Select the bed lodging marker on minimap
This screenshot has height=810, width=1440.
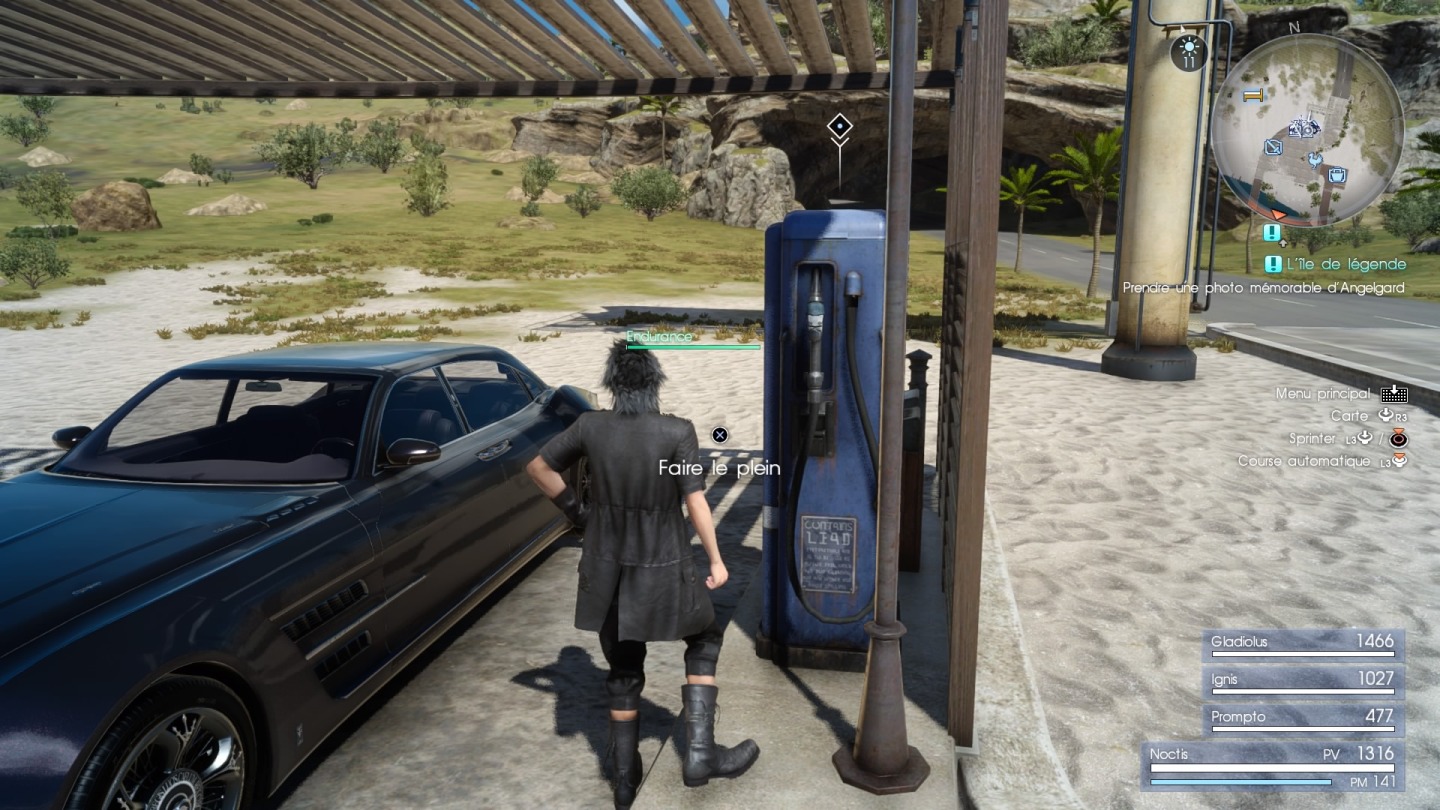(x=1252, y=96)
